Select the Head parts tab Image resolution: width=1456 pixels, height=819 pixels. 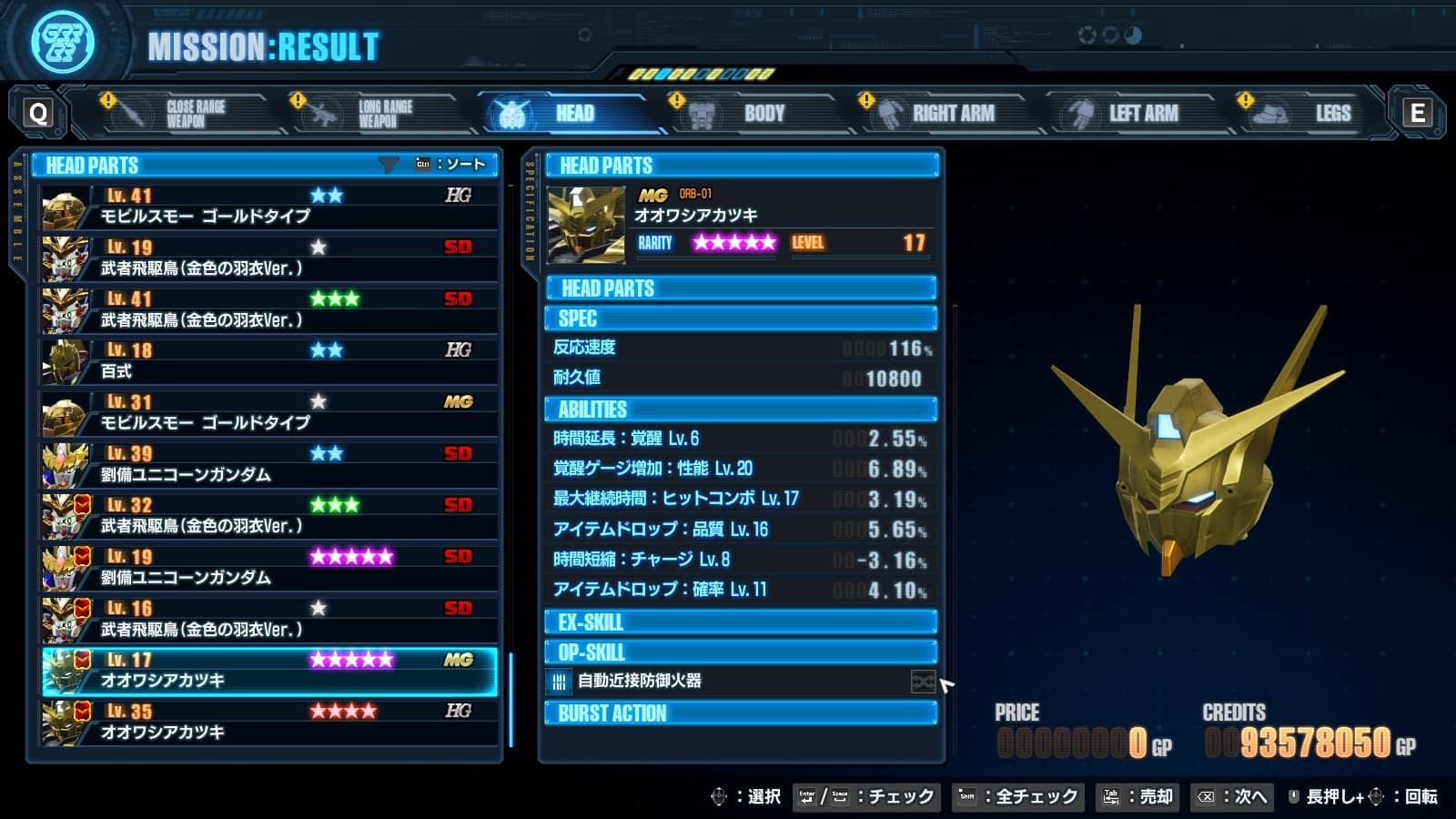coord(564,114)
